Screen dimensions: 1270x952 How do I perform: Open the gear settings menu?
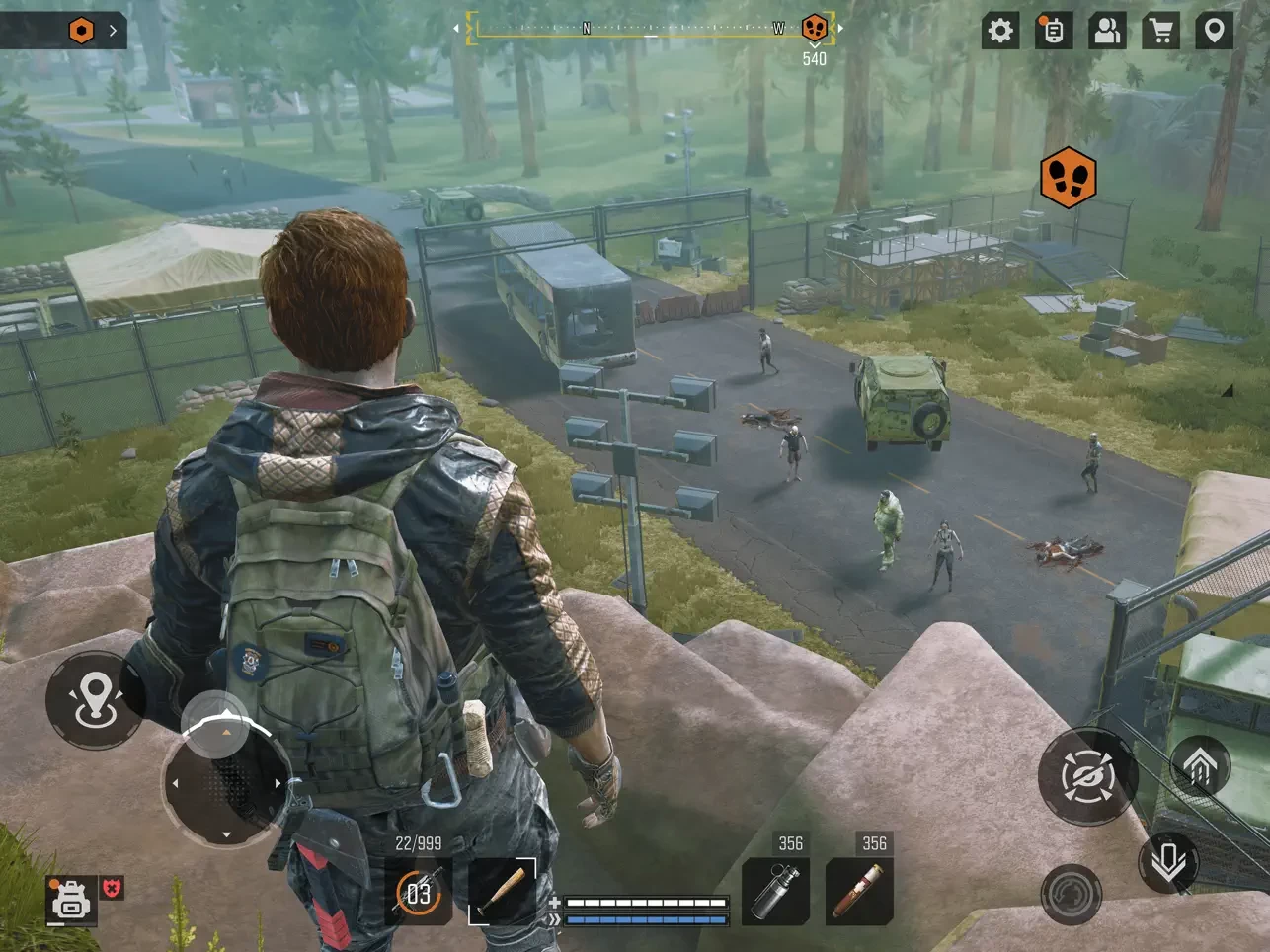coord(1000,31)
